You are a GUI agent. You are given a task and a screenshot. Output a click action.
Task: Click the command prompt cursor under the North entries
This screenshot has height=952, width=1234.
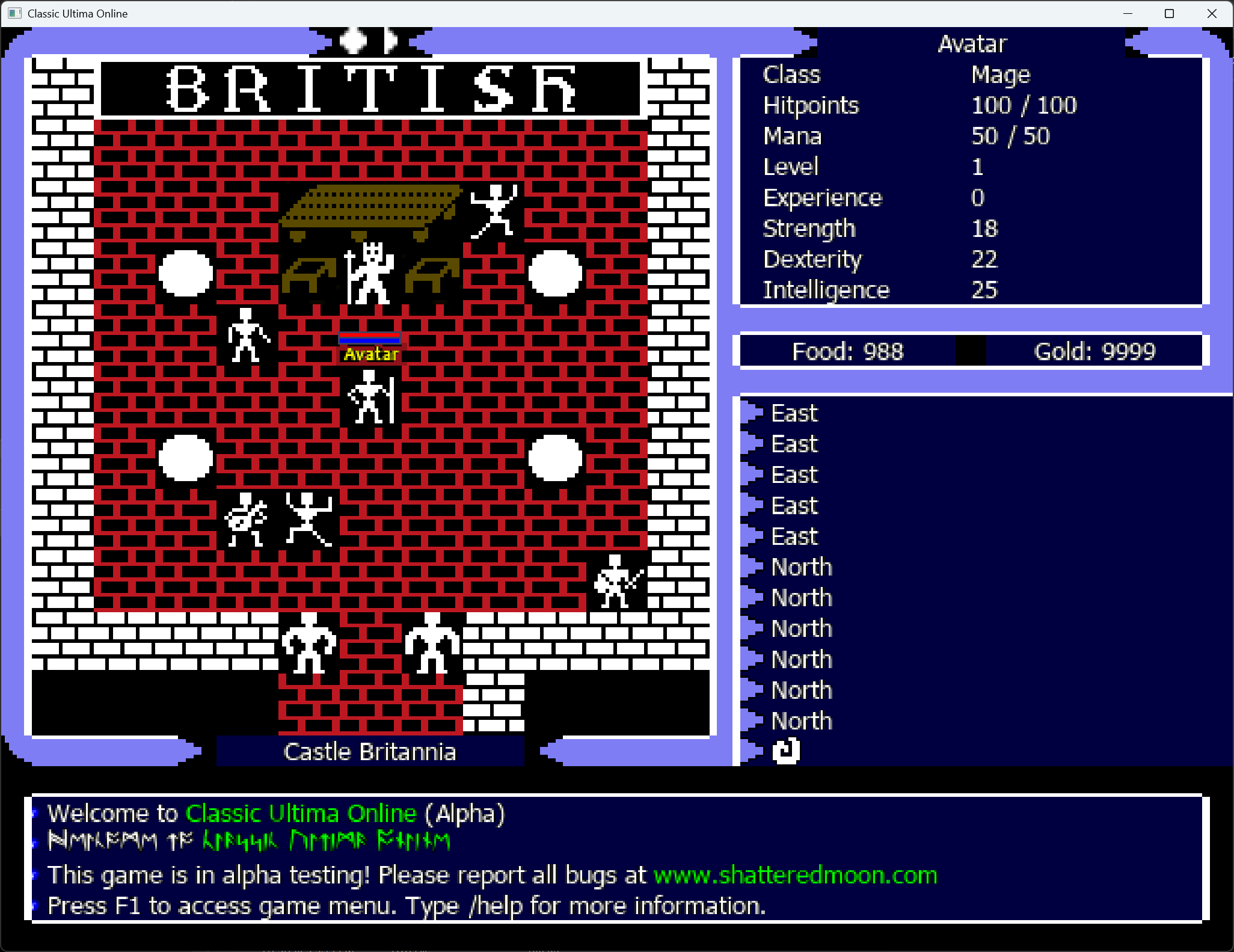pos(786,751)
